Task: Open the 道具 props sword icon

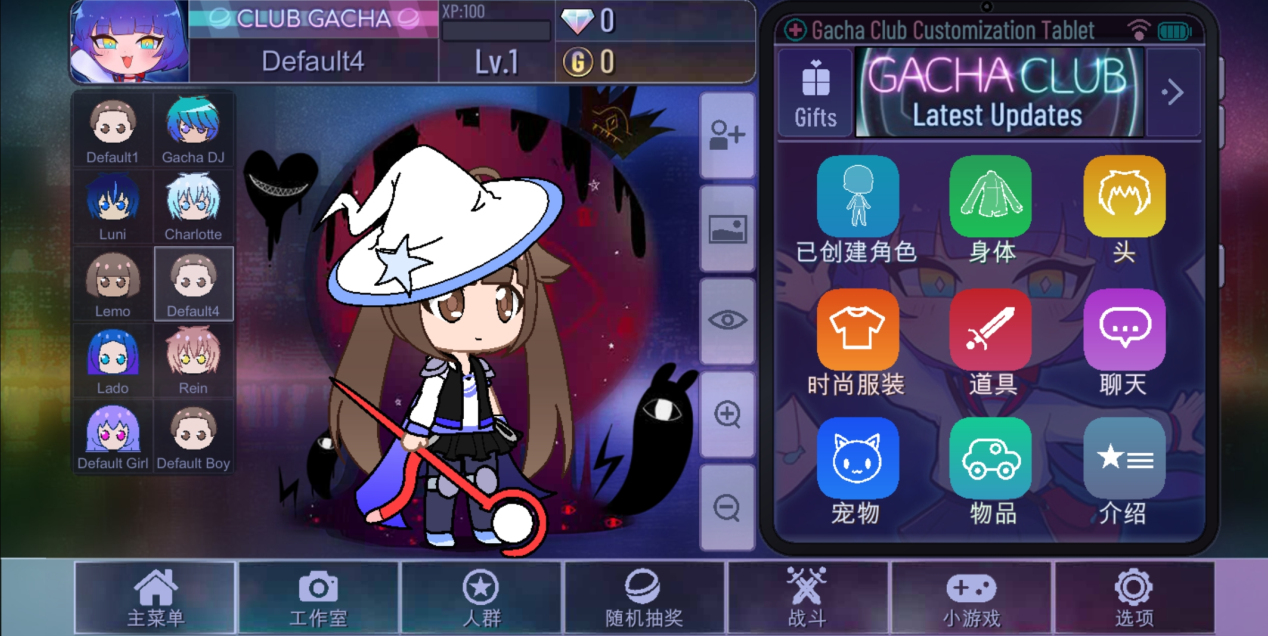Action: pyautogui.click(x=990, y=341)
